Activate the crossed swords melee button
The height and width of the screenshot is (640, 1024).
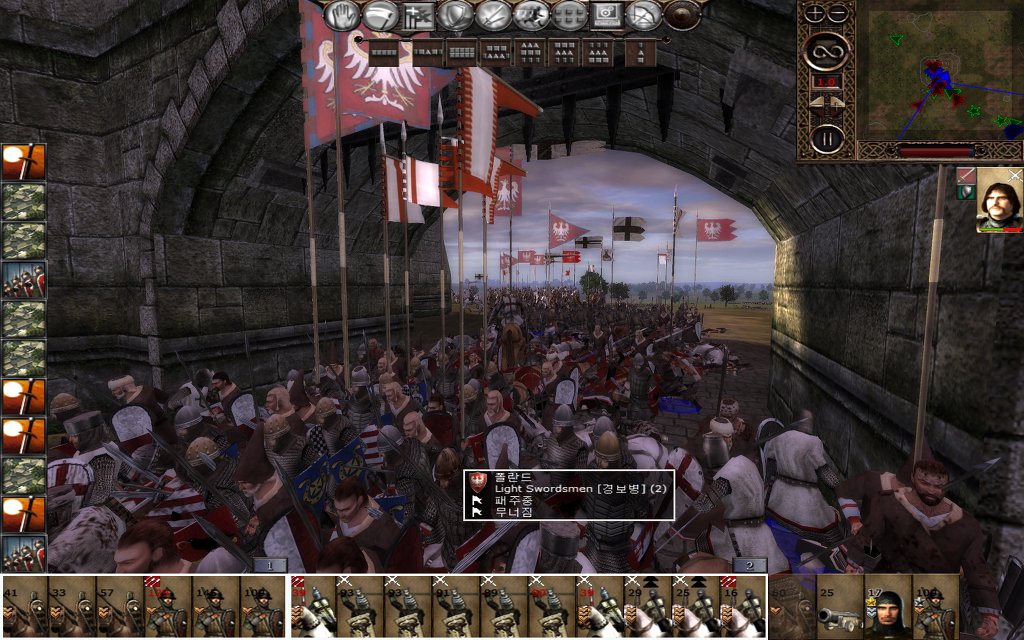click(x=494, y=15)
